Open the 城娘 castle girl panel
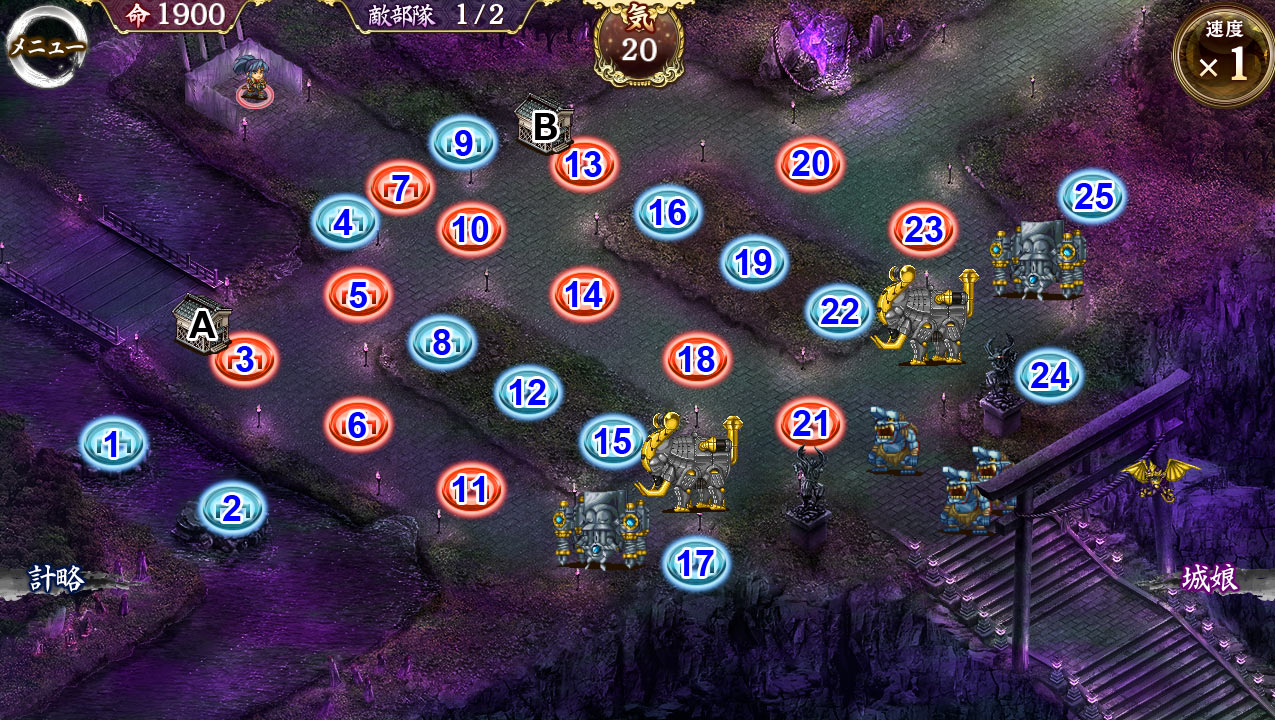 tap(1209, 579)
